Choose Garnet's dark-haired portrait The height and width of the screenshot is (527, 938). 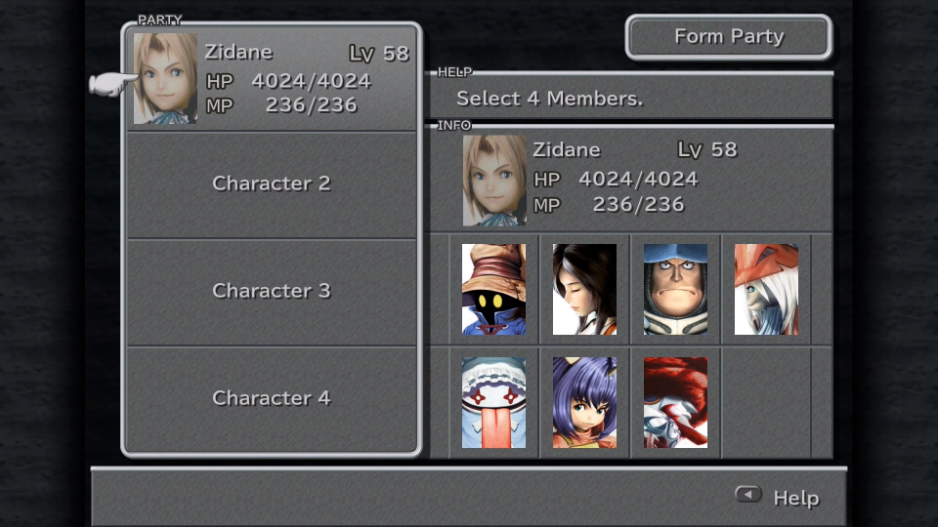click(x=585, y=289)
